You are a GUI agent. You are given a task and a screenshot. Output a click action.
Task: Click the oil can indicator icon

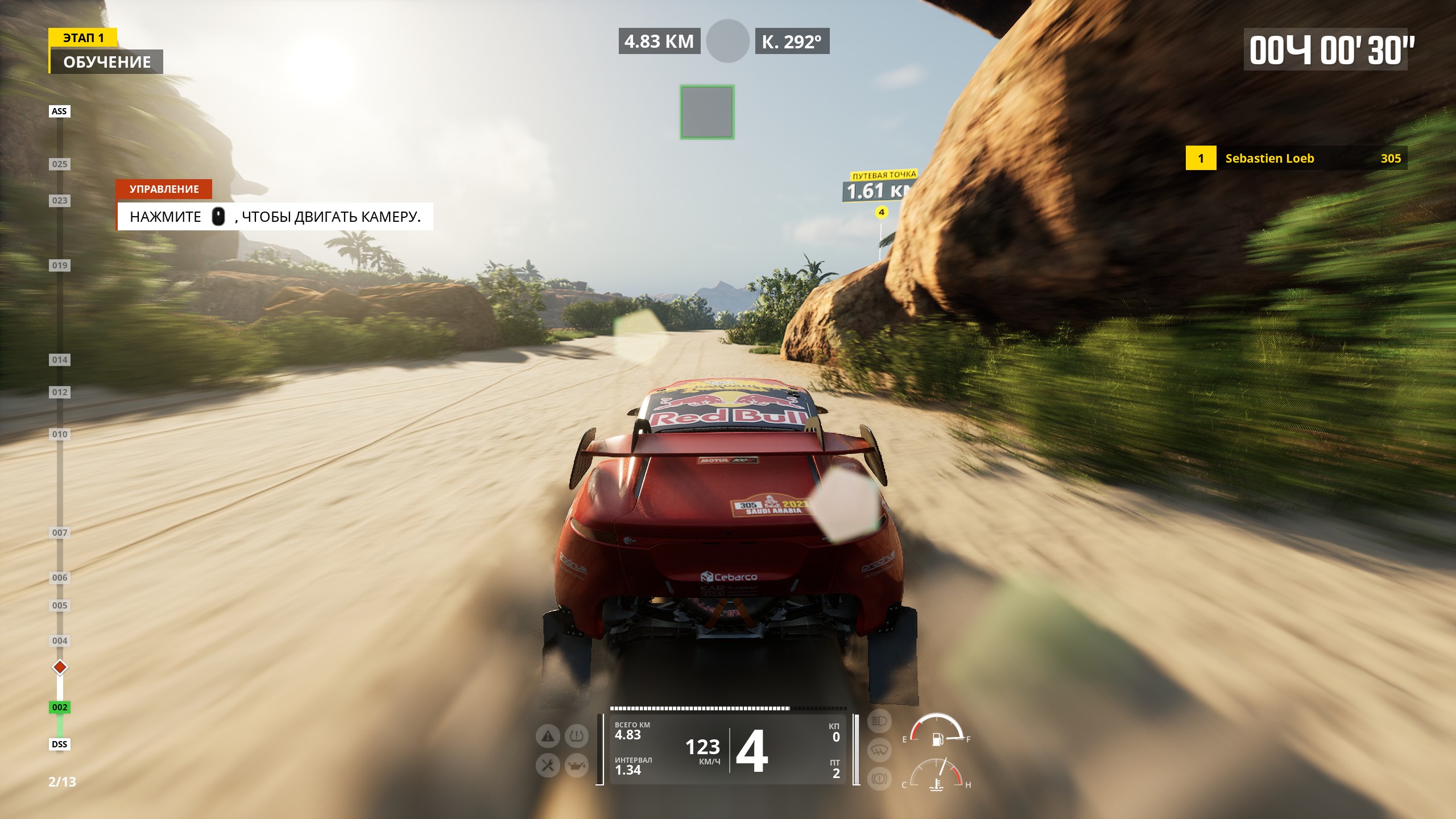pyautogui.click(x=576, y=766)
